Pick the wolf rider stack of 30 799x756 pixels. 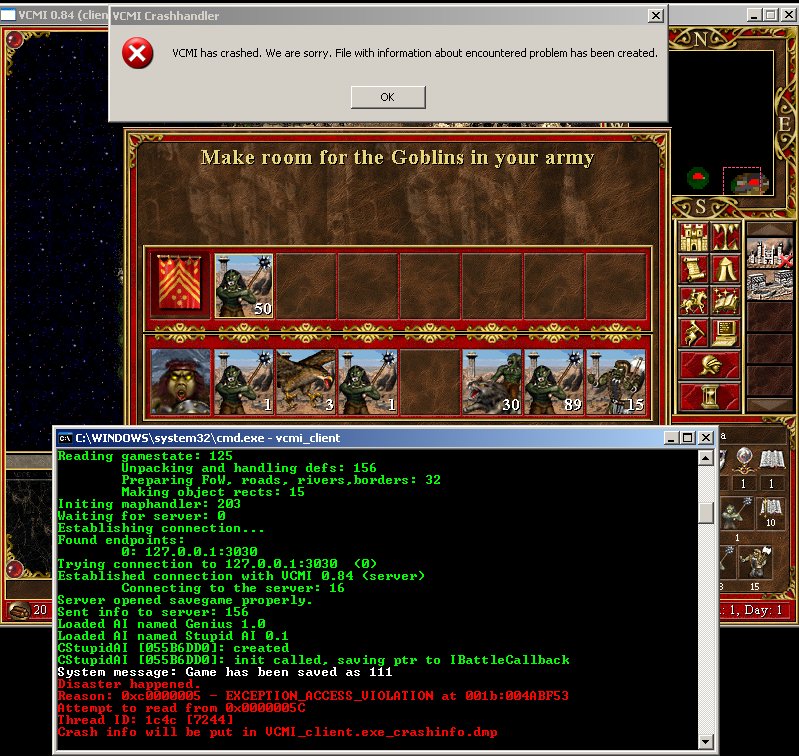pos(491,380)
